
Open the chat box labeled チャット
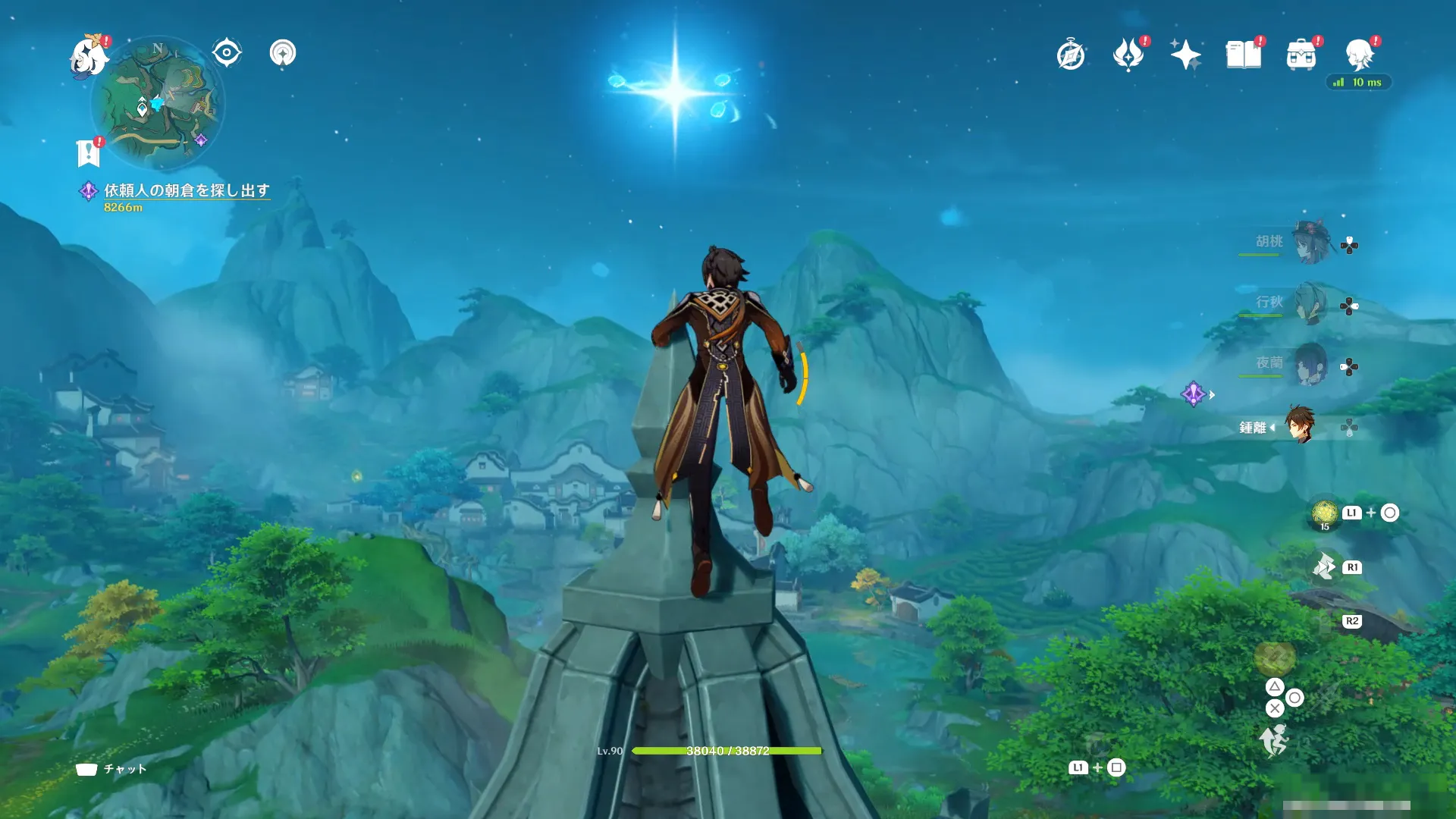111,769
